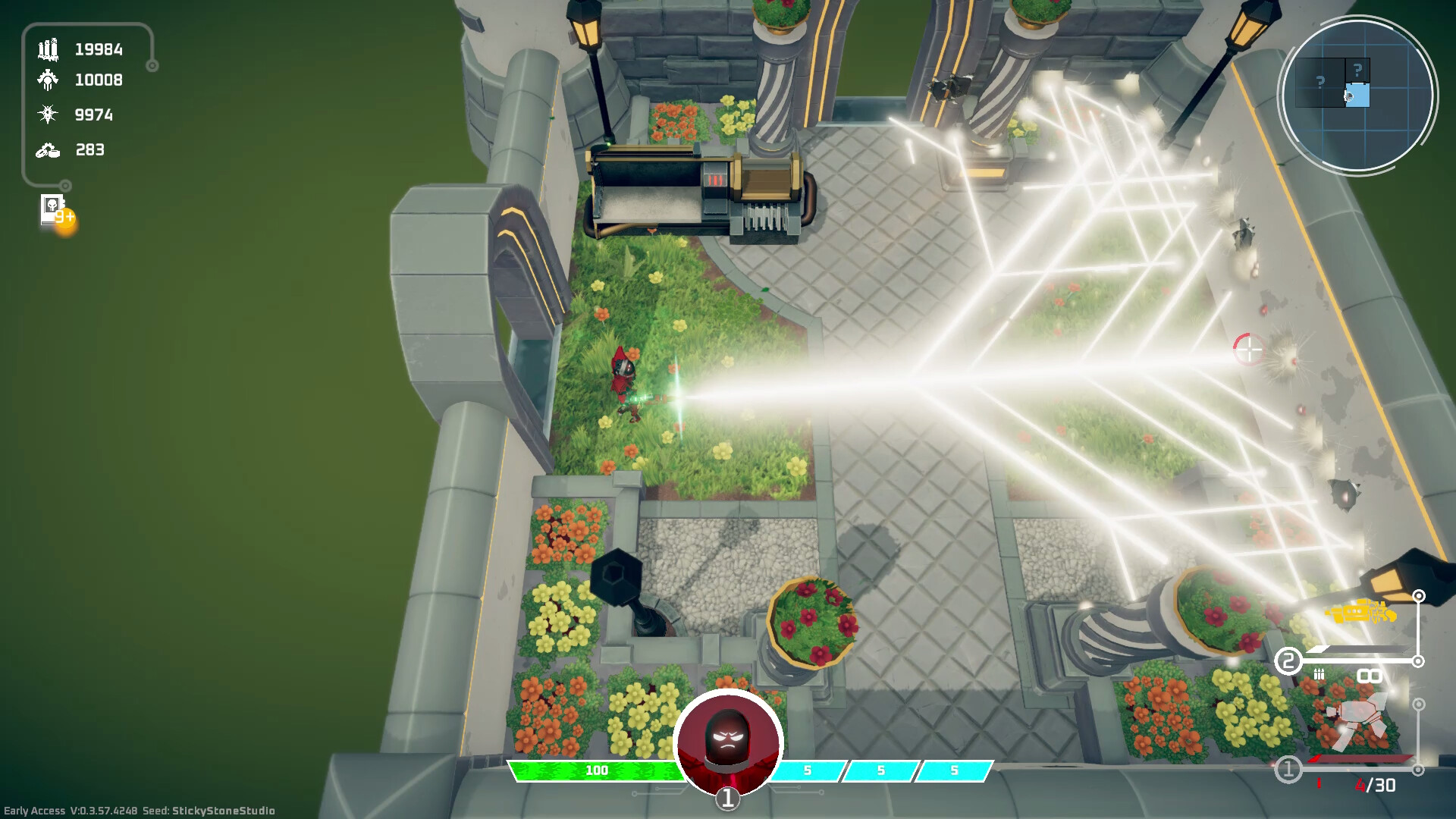The width and height of the screenshot is (1456, 819).
Task: Click the ammo bullets resource icon
Action: pos(49,49)
